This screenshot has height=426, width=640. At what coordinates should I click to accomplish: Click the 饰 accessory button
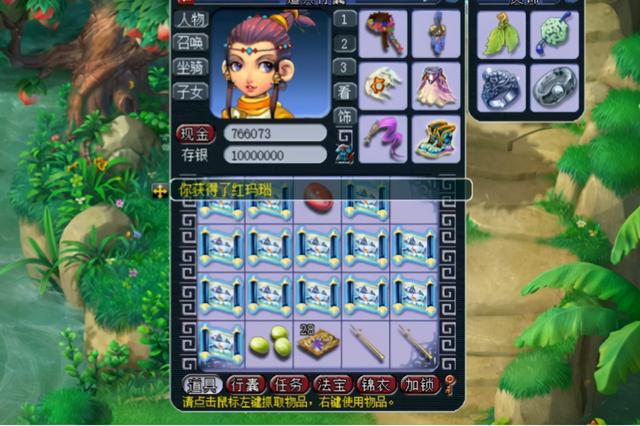coord(344,116)
